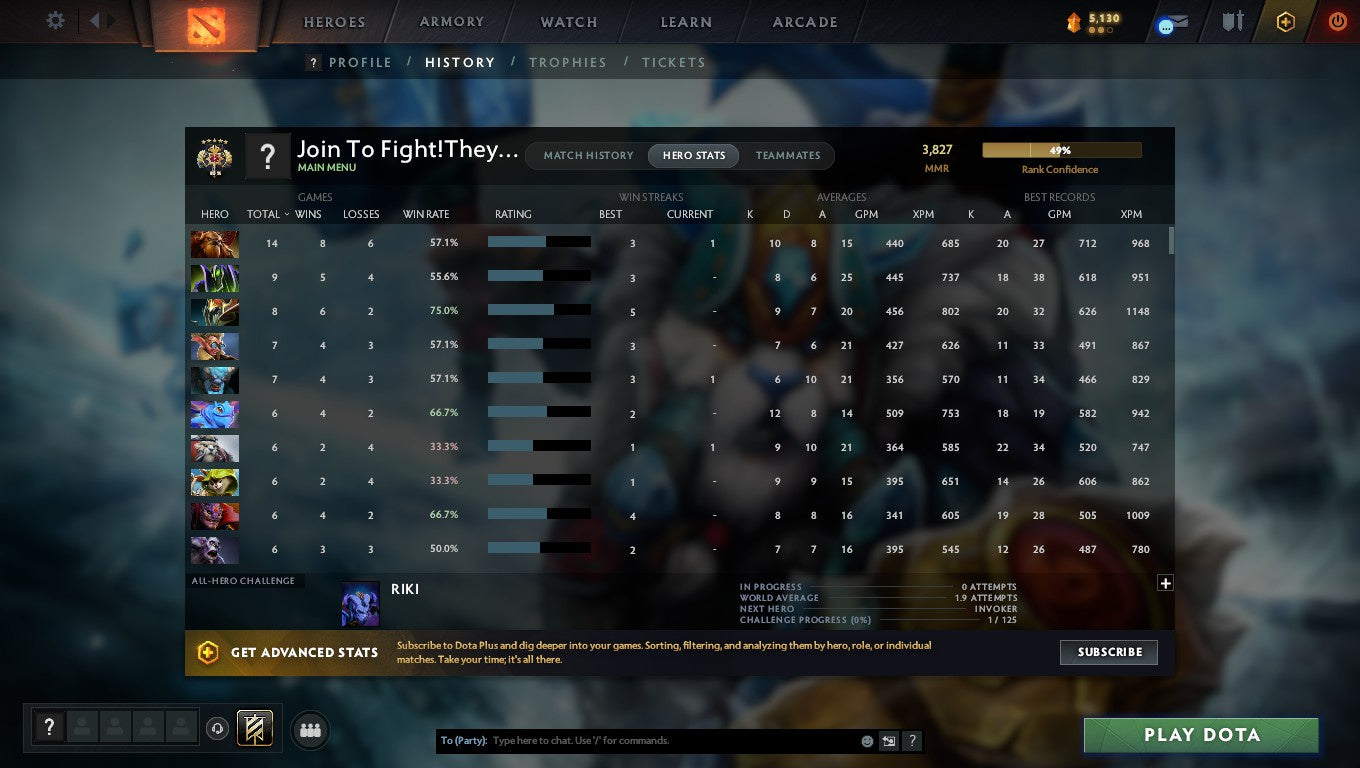Open the Armory via the shield and sword icon
Screen dimensions: 1360x768
(1232, 21)
